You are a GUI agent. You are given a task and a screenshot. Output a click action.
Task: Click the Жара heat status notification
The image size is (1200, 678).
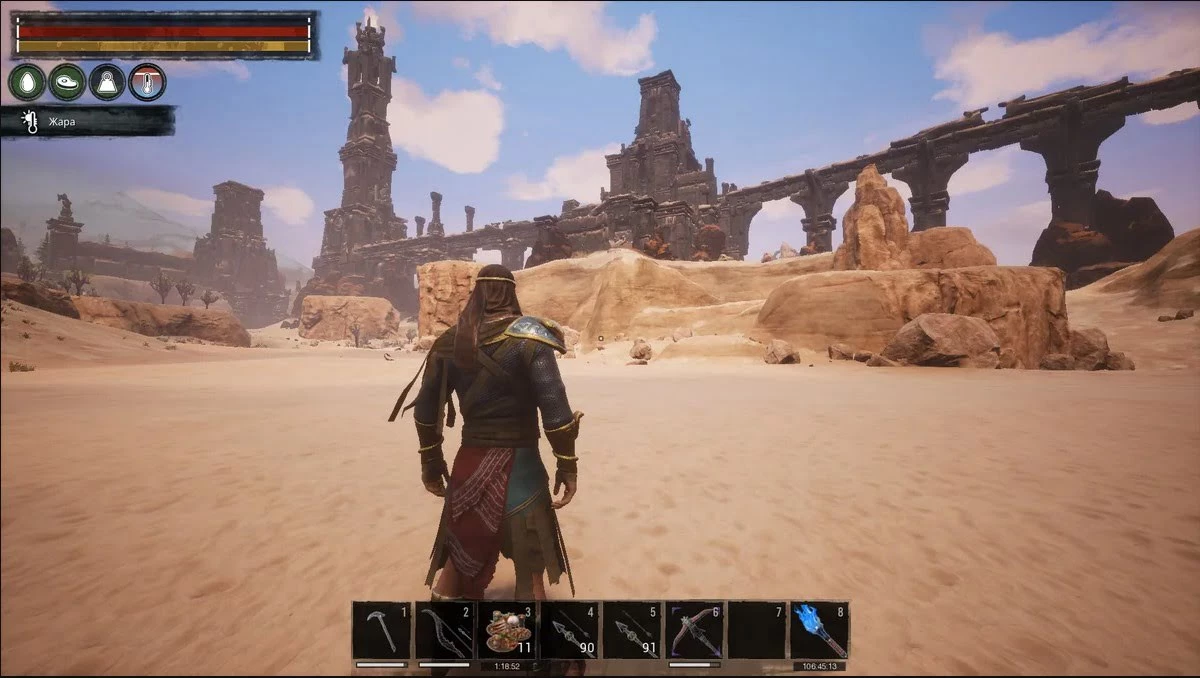pyautogui.click(x=88, y=122)
